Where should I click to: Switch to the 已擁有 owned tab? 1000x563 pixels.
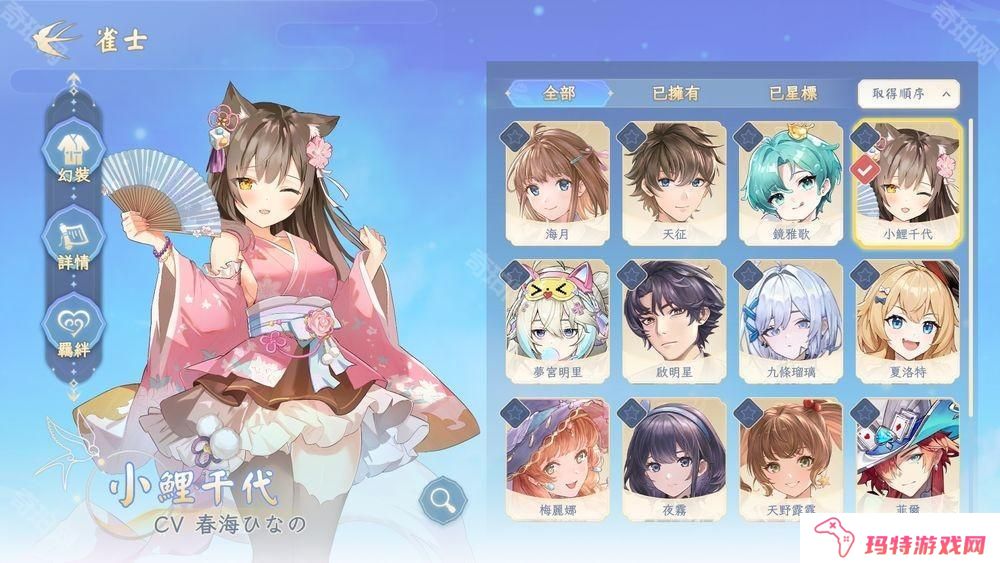point(676,93)
